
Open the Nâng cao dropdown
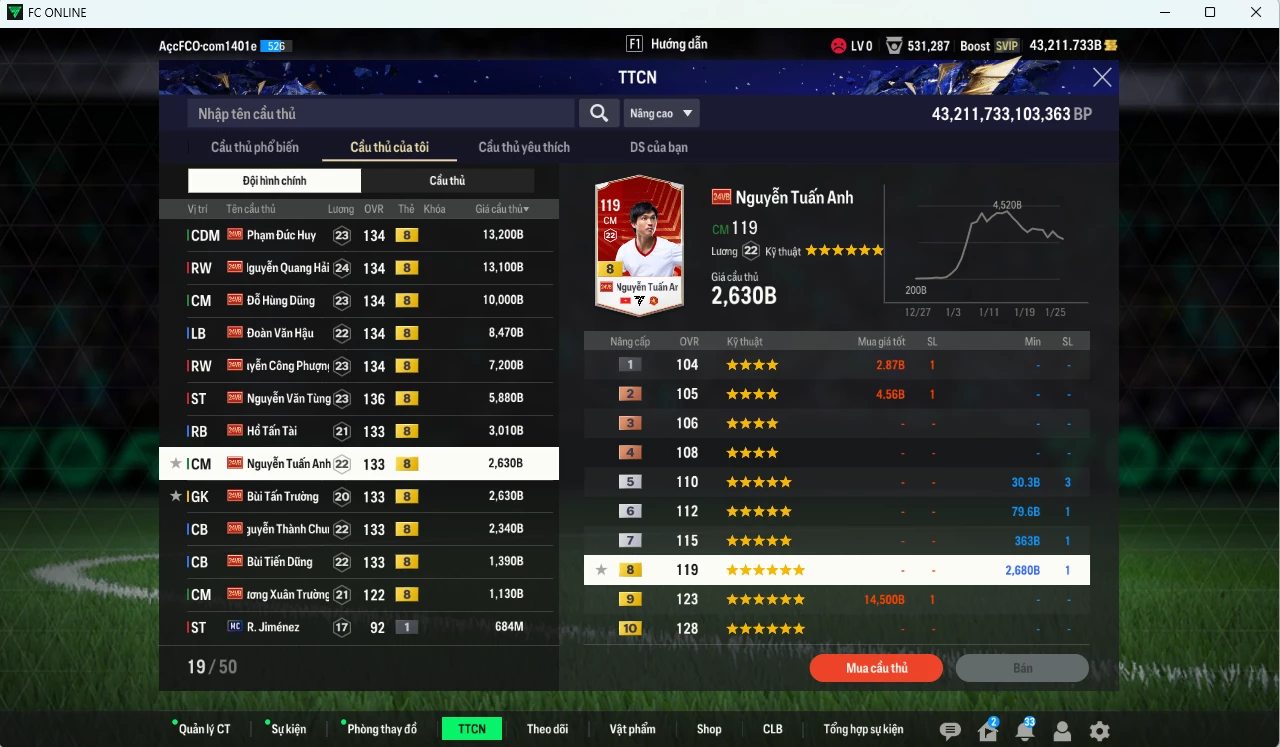(x=661, y=113)
